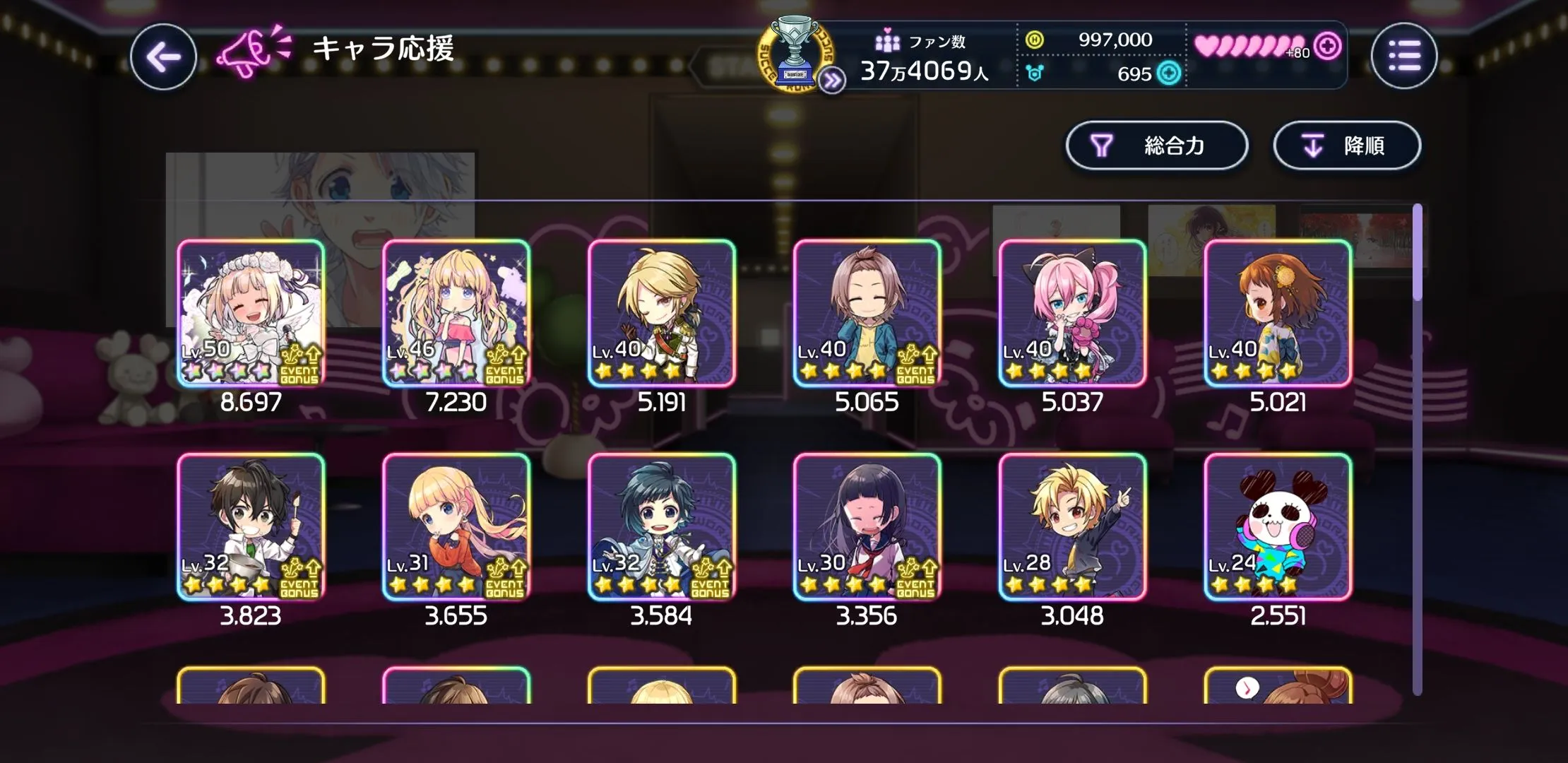This screenshot has width=1568, height=763.
Task: Pick the Lv.24 panda character card
Action: click(x=1278, y=527)
